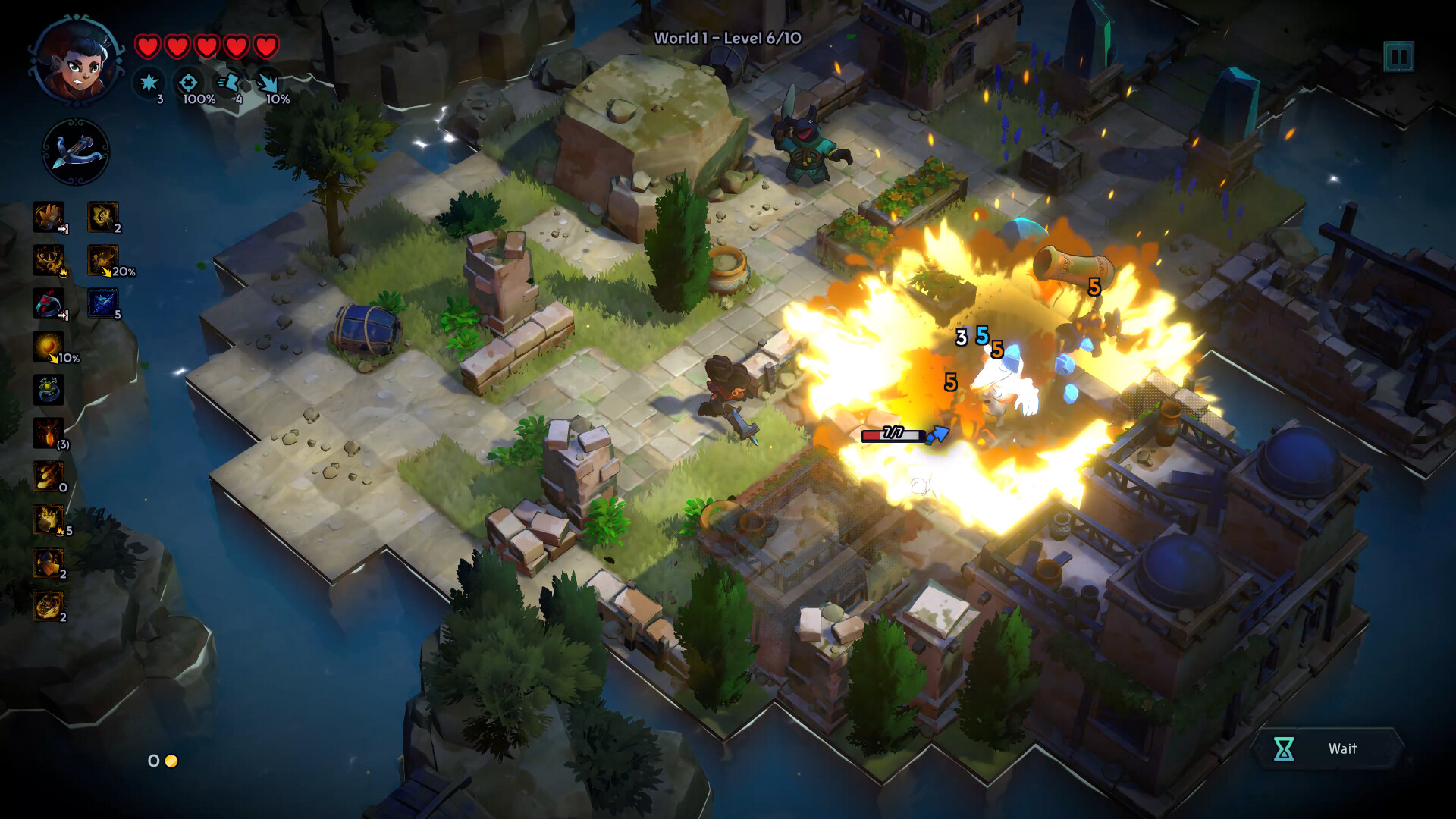1456x819 pixels.
Task: Check the winged boot movement stat
Action: [229, 82]
